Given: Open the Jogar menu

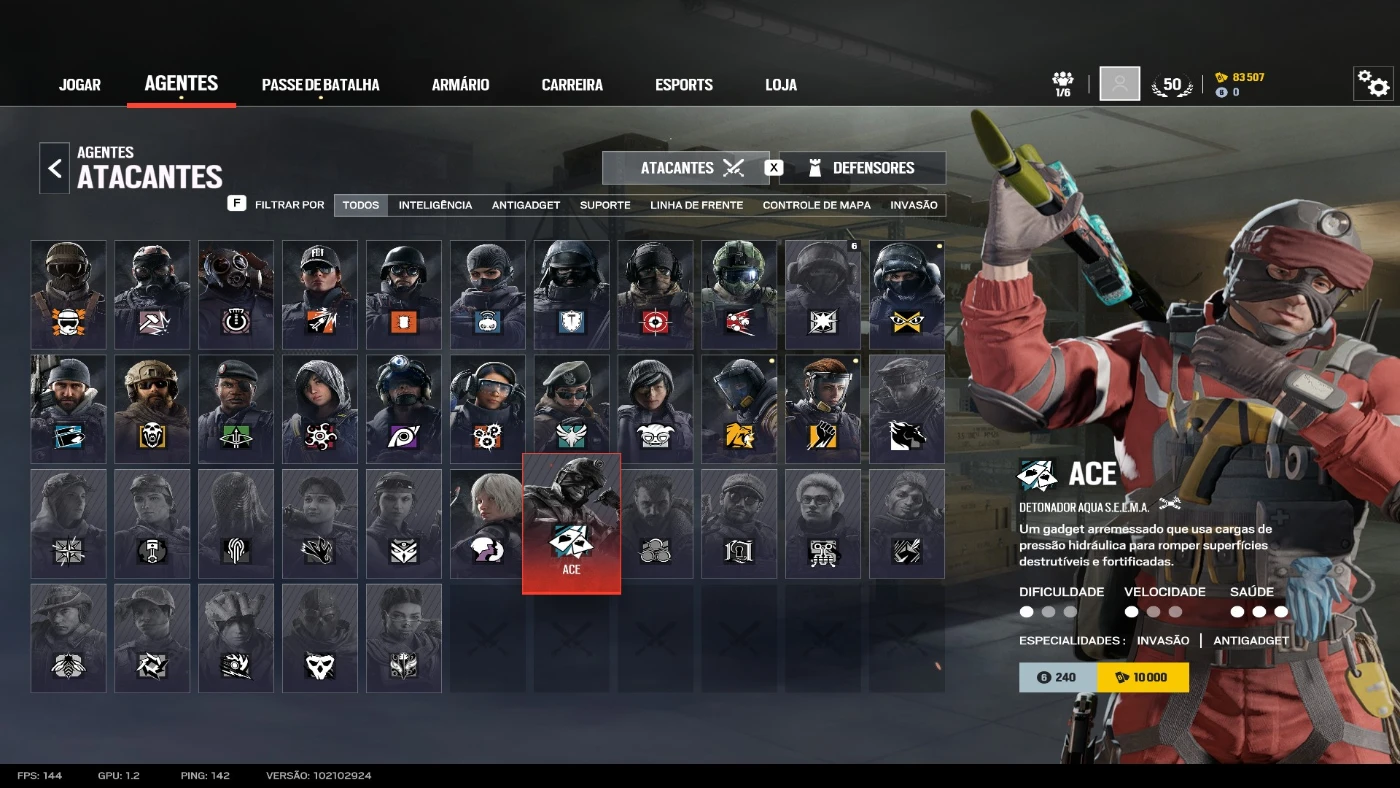Looking at the screenshot, I should tap(80, 85).
